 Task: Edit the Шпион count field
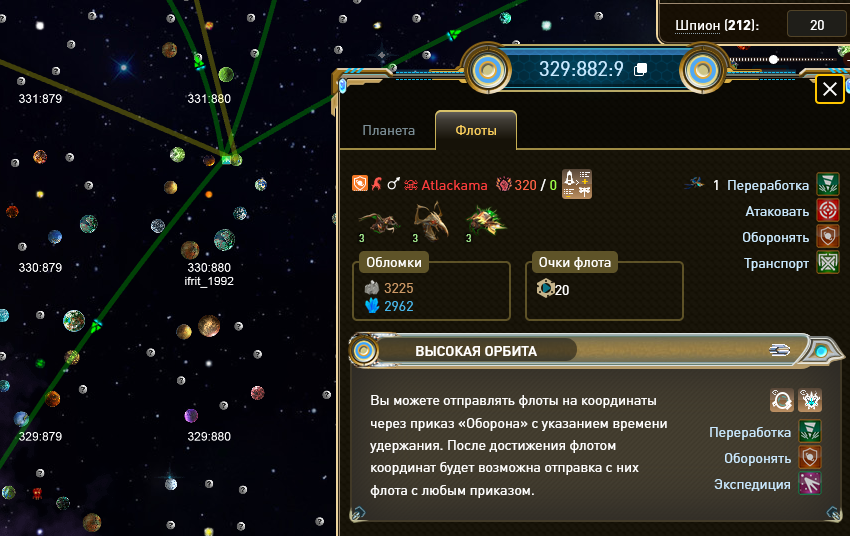[816, 25]
